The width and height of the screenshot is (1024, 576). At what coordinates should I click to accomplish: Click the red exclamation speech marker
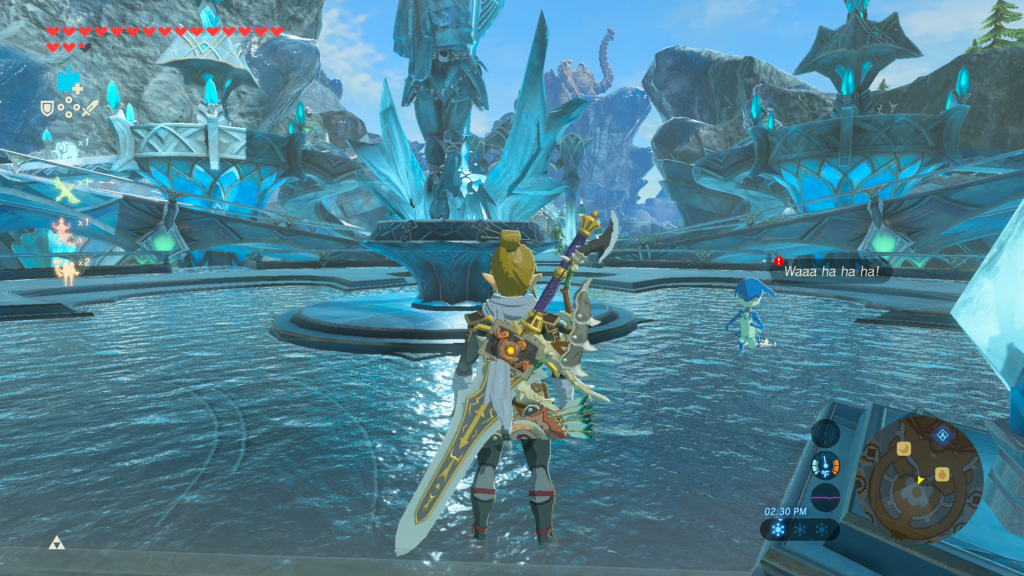pos(778,262)
